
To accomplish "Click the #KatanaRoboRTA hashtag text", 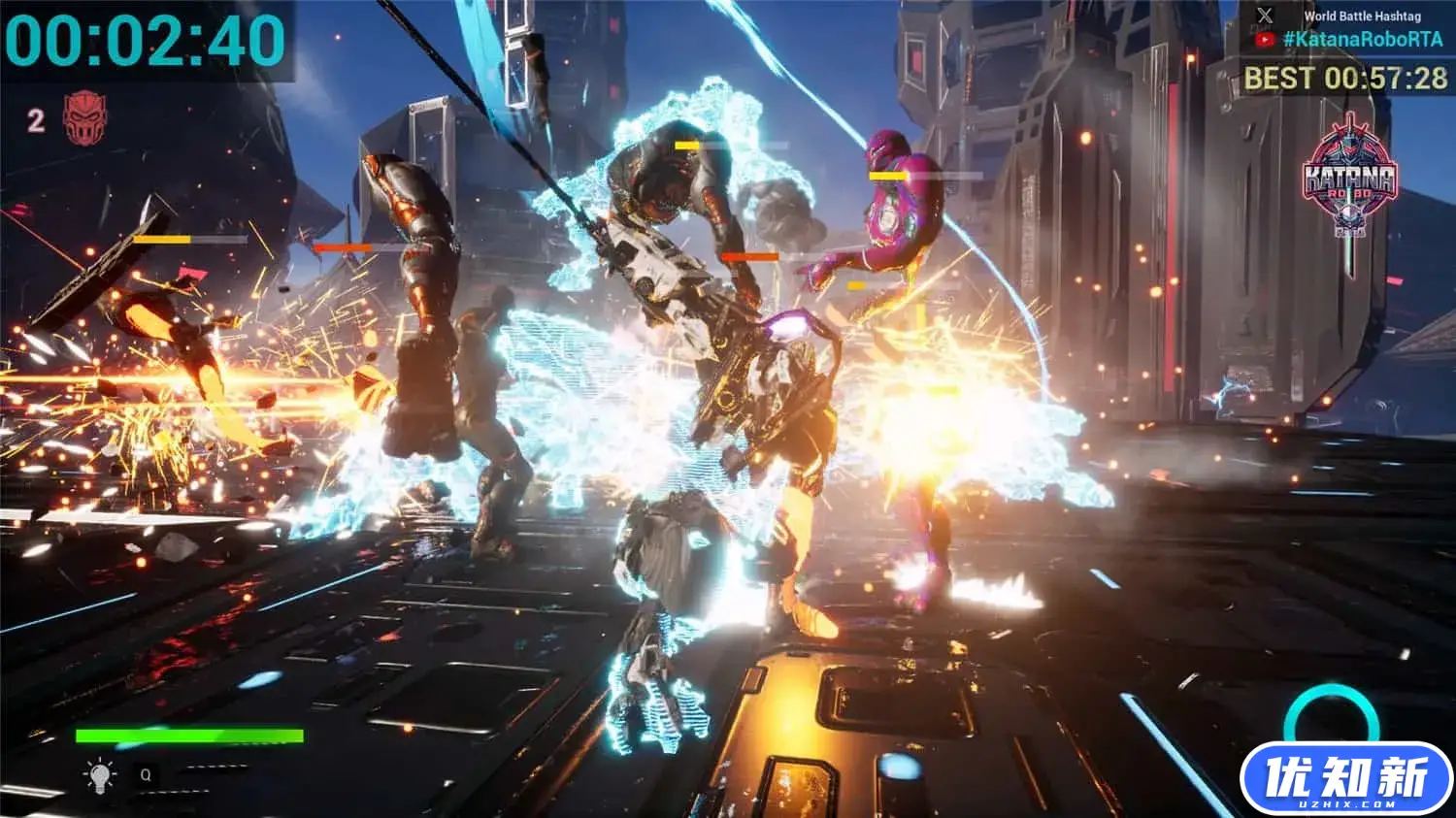I will (x=1363, y=40).
